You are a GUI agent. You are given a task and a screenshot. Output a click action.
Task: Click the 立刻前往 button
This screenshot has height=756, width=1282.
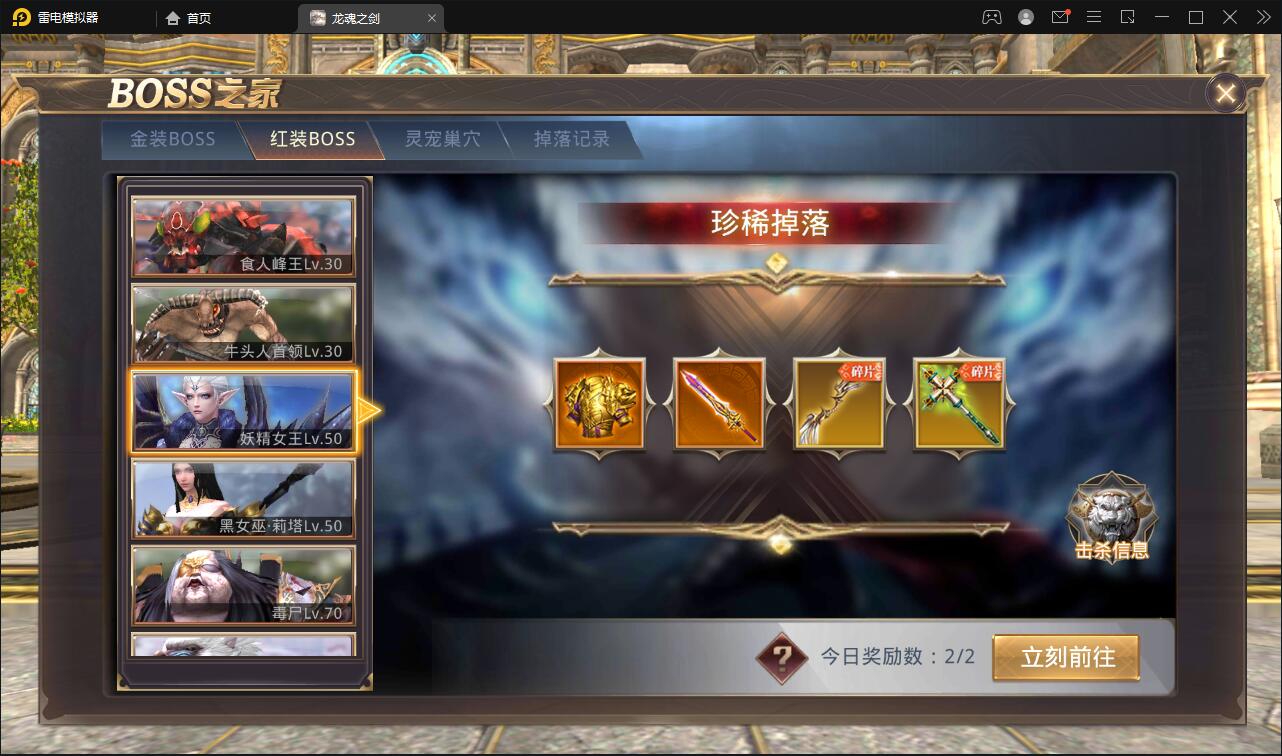click(1067, 657)
